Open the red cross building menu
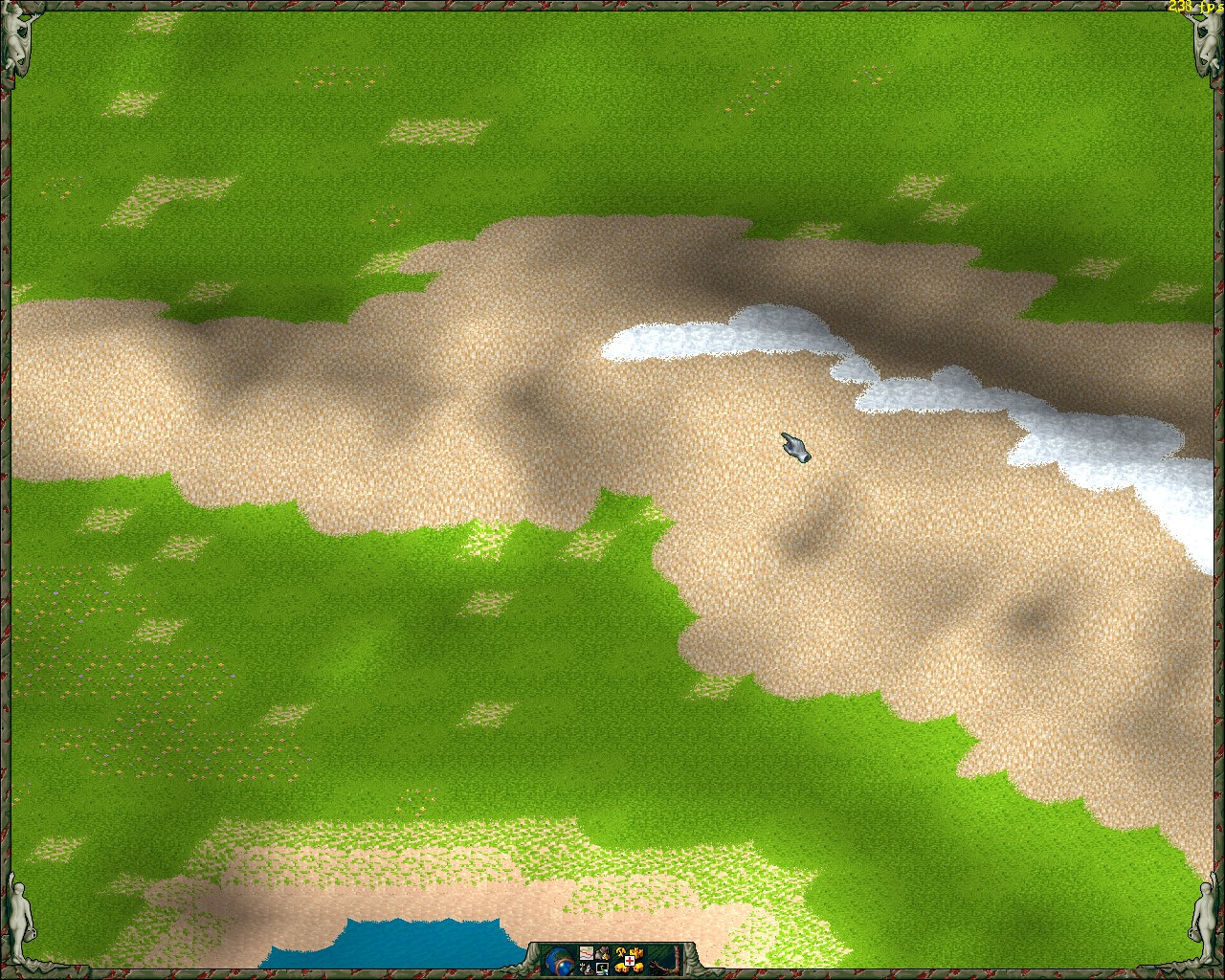This screenshot has height=980, width=1225. click(630, 961)
